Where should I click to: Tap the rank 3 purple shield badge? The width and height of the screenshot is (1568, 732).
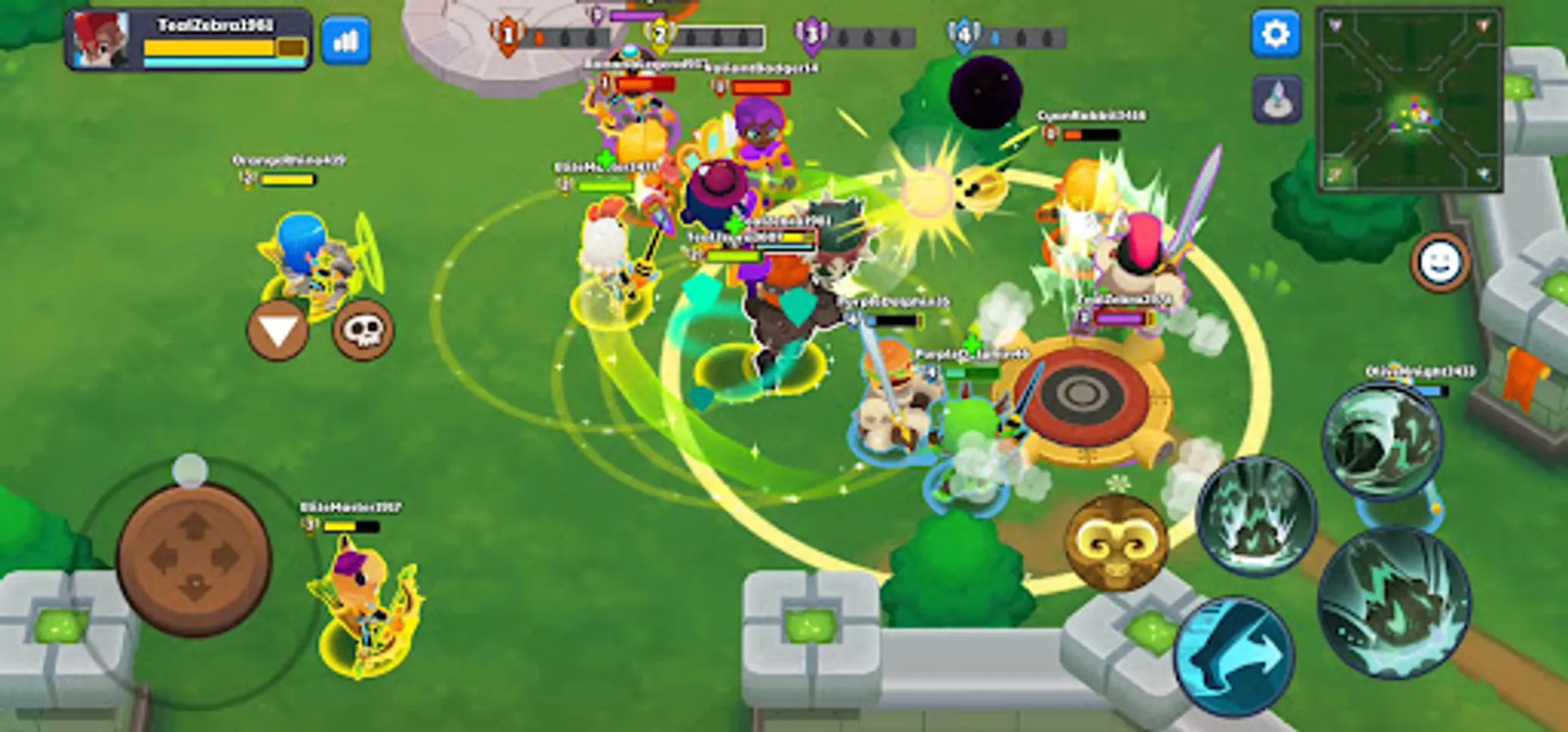click(x=811, y=33)
